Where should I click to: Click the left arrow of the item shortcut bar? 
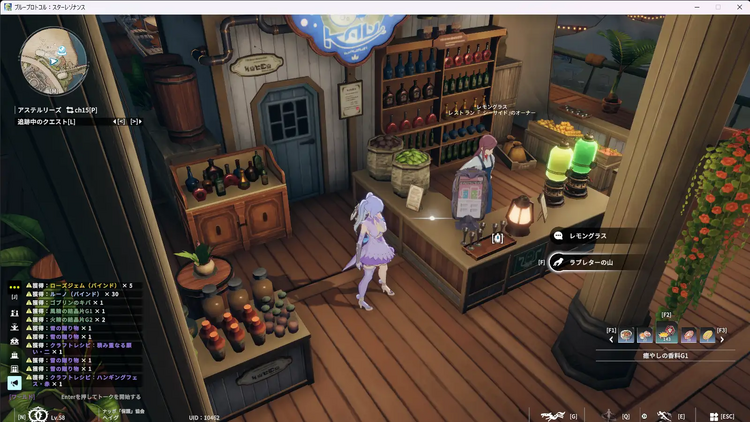point(611,337)
